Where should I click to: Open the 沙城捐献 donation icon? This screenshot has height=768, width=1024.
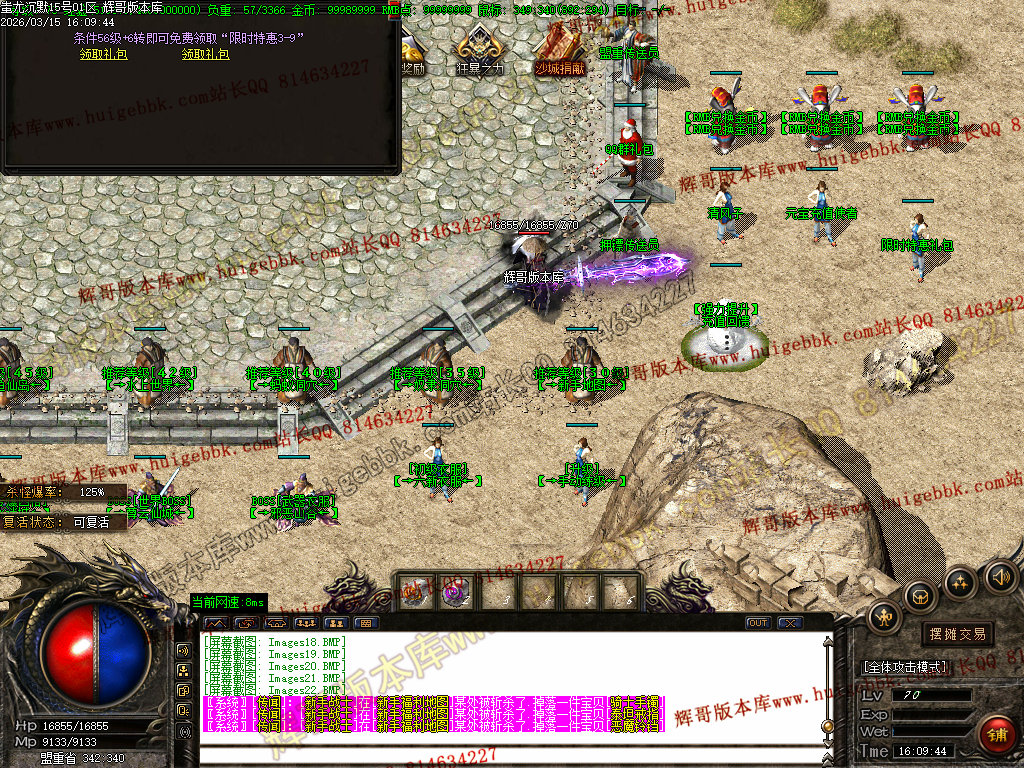coord(560,50)
